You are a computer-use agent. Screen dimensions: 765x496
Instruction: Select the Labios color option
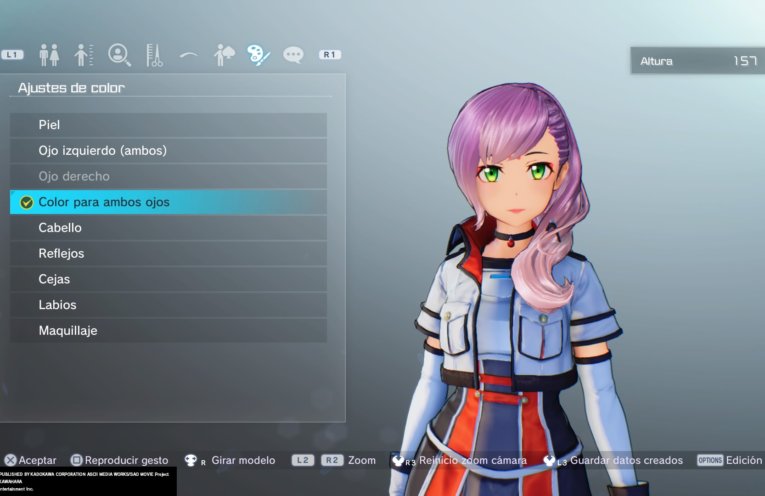[x=168, y=305]
